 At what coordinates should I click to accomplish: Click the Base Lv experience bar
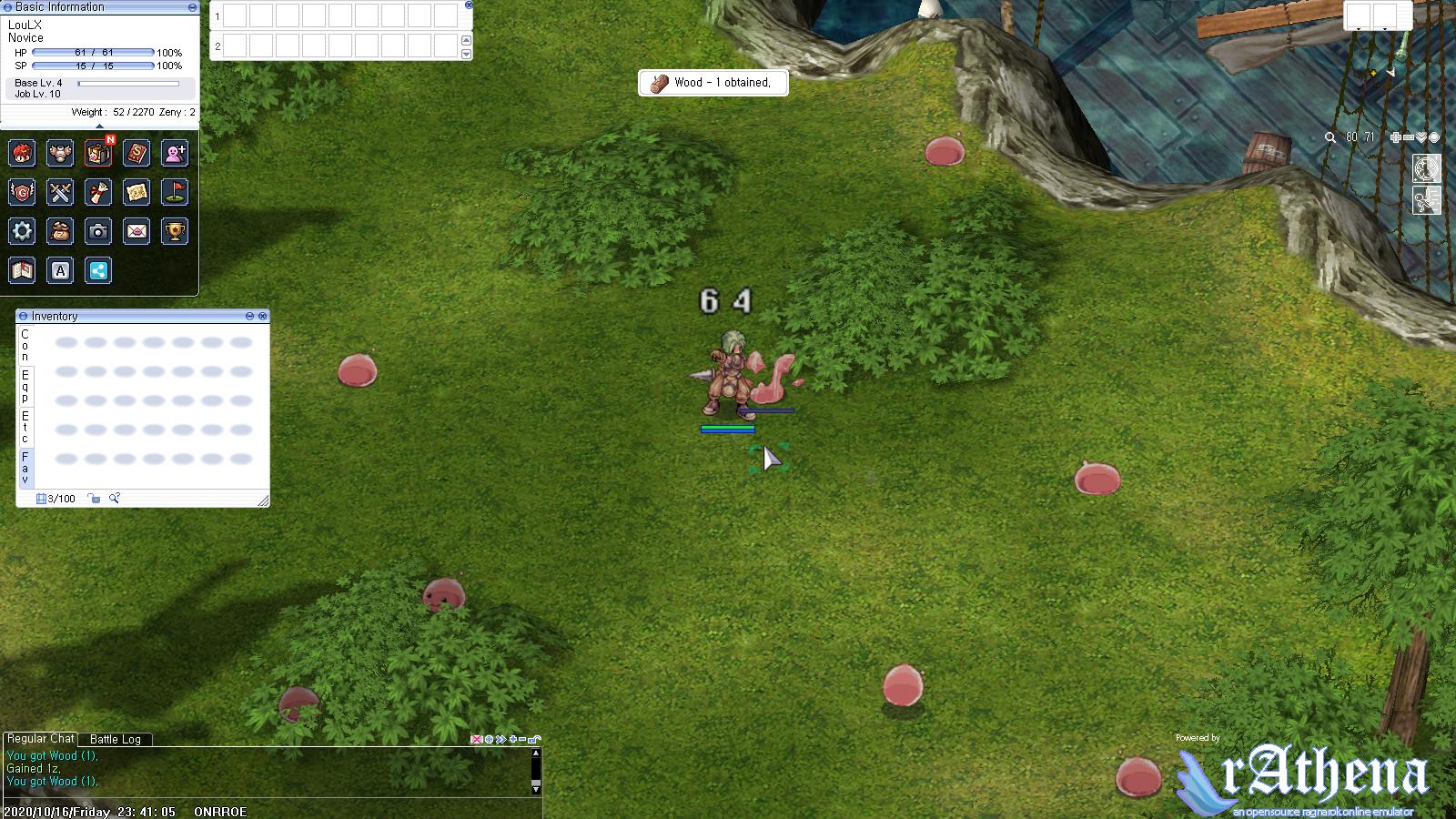(127, 82)
